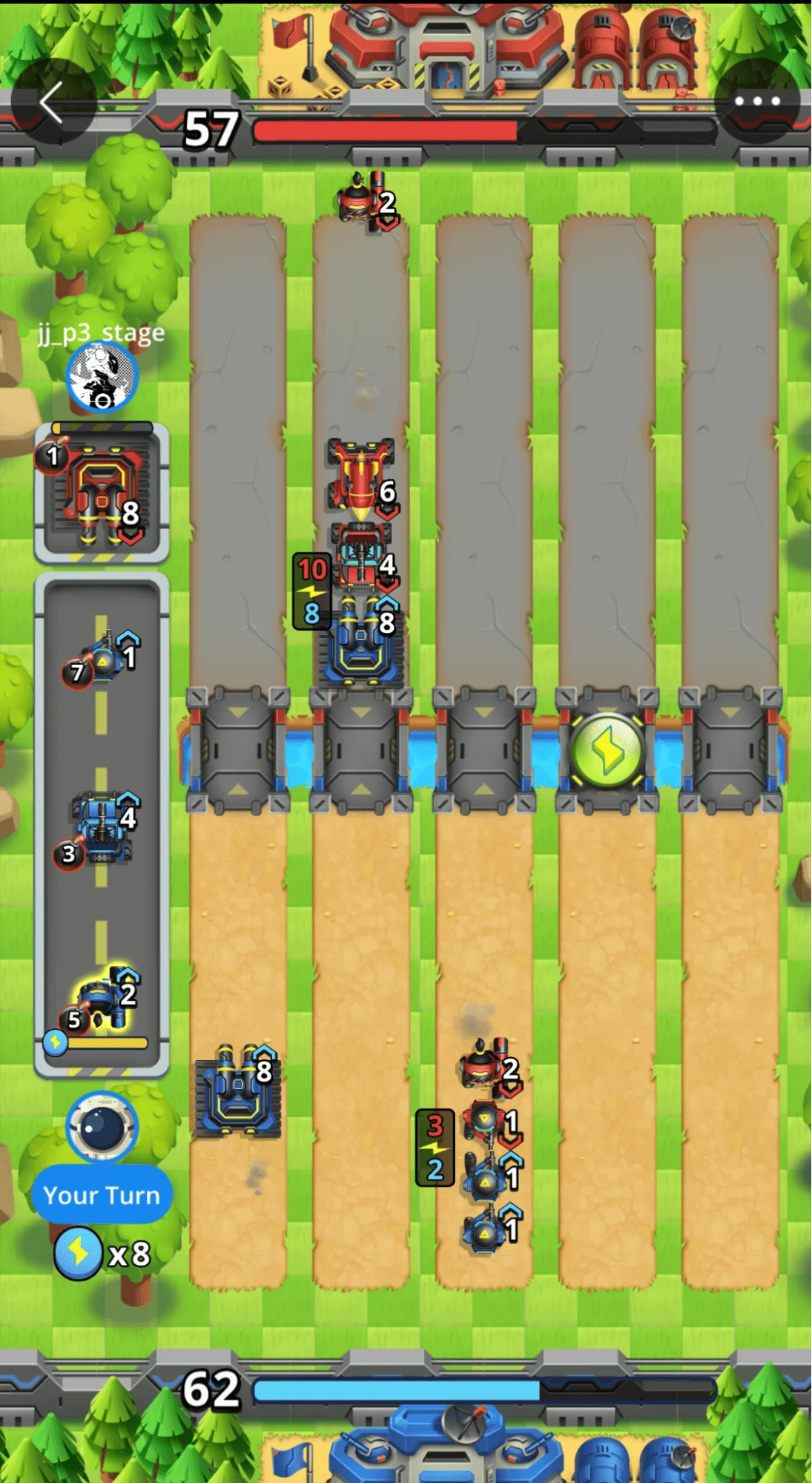The image size is (812, 1483).
Task: Tap the jj_p3_stage player avatar
Action: (x=102, y=377)
